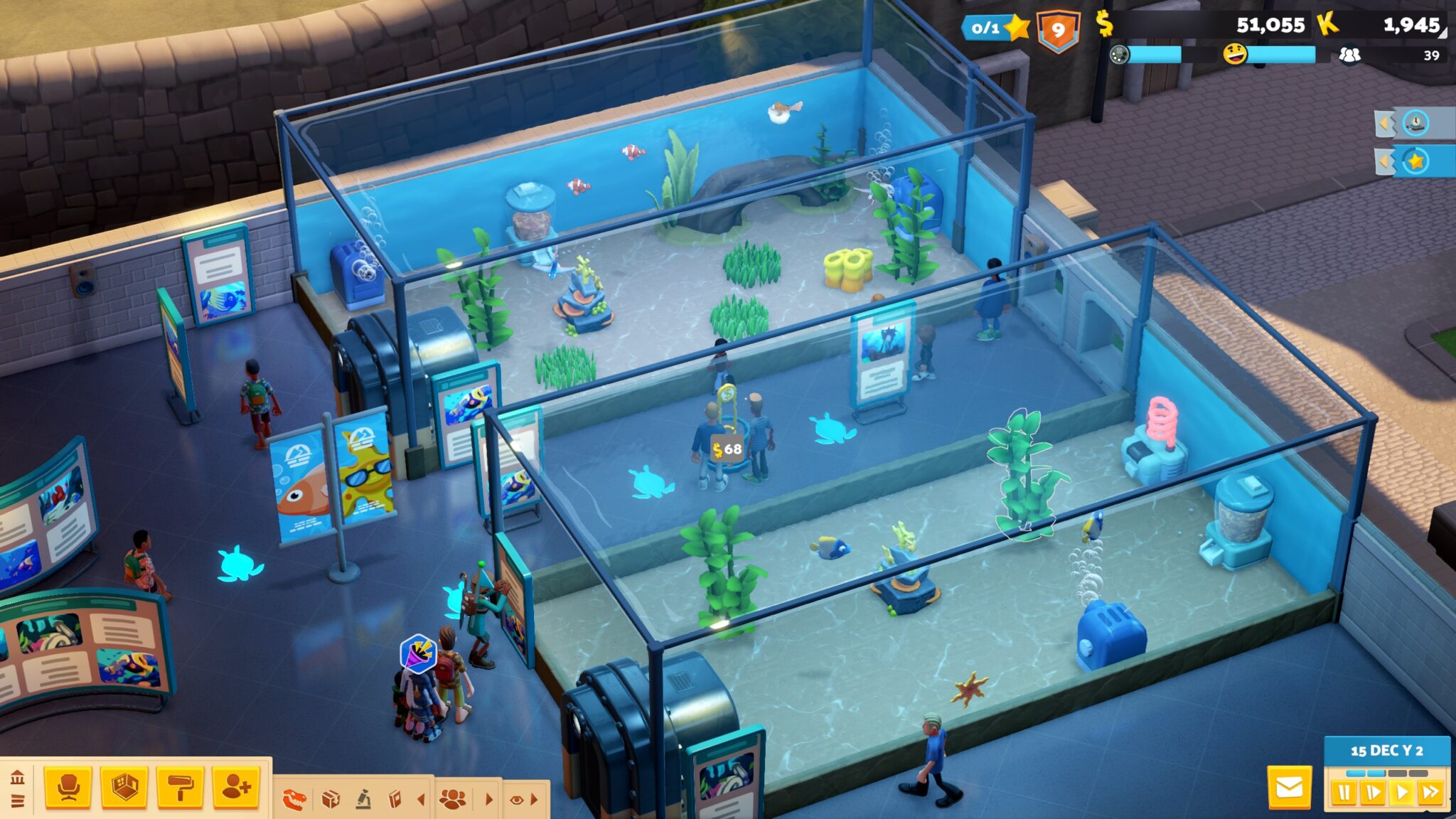Open the dinosaur skull exhibits icon
Screen dimensions: 1456x819
tap(294, 800)
